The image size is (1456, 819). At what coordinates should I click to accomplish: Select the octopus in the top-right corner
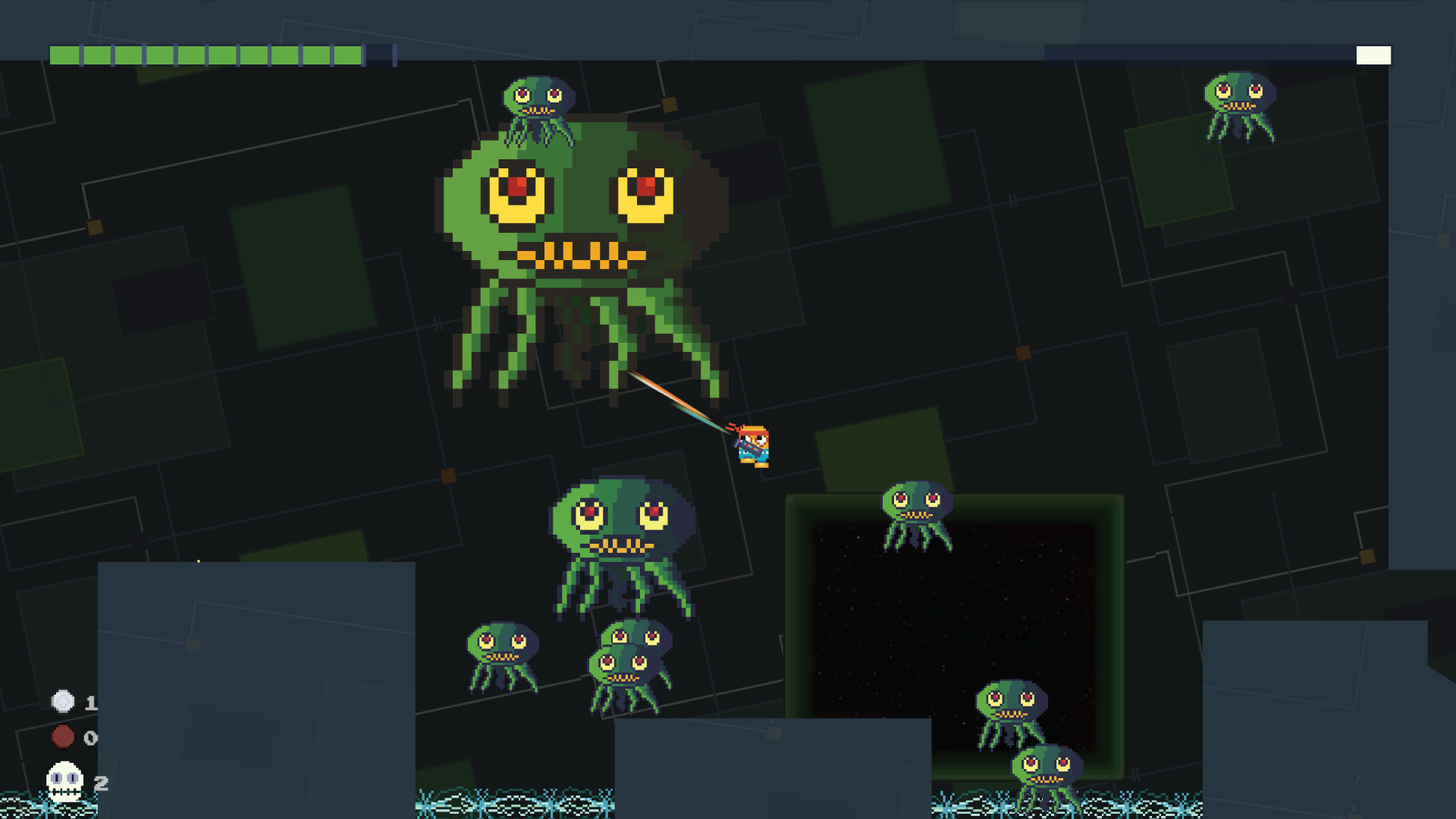point(1238,102)
